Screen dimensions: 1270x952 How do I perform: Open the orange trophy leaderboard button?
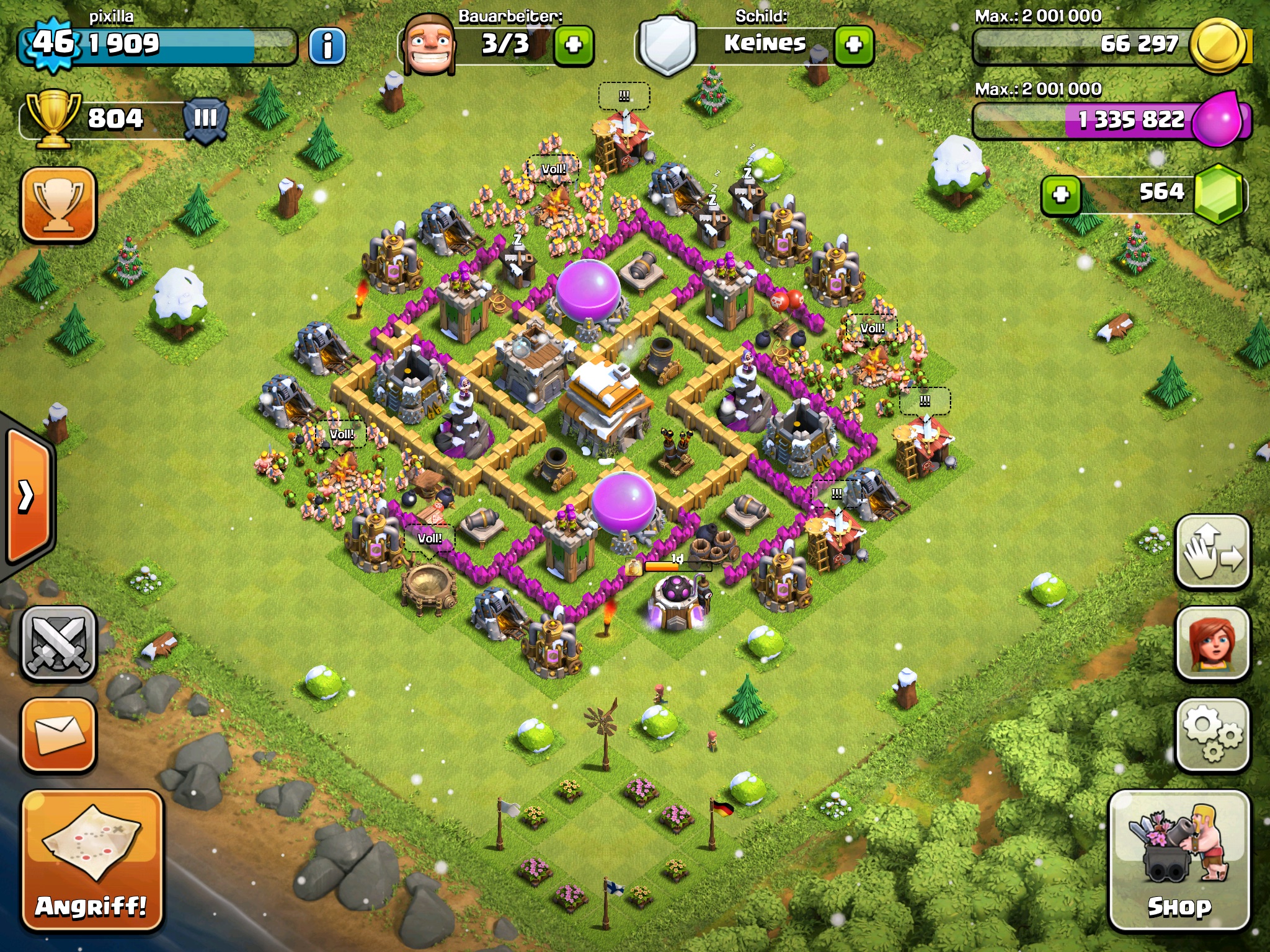(x=59, y=203)
